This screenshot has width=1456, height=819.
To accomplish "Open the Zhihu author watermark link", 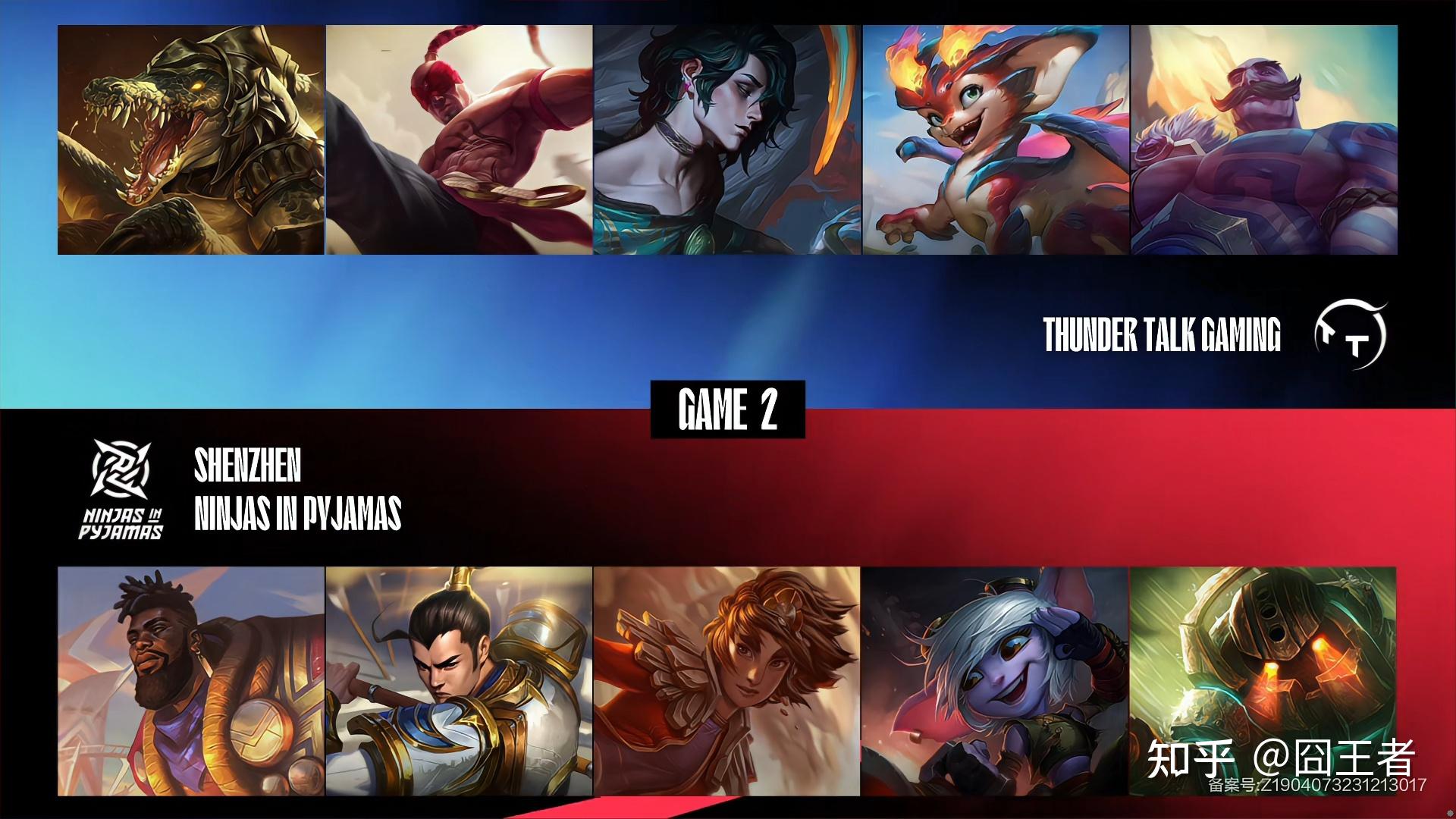I will point(1280,758).
